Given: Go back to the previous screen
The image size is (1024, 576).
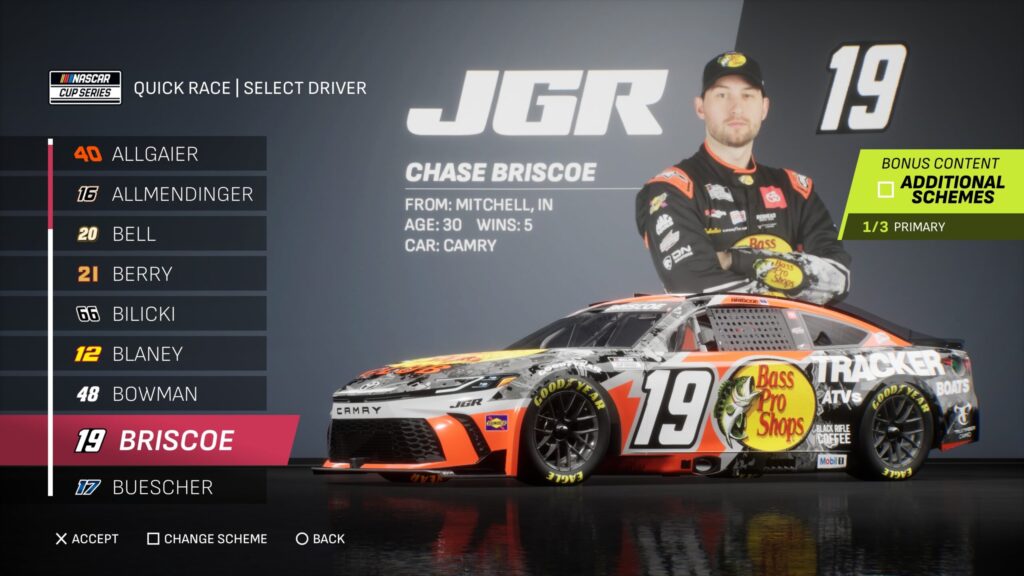Looking at the screenshot, I should pyautogui.click(x=320, y=539).
